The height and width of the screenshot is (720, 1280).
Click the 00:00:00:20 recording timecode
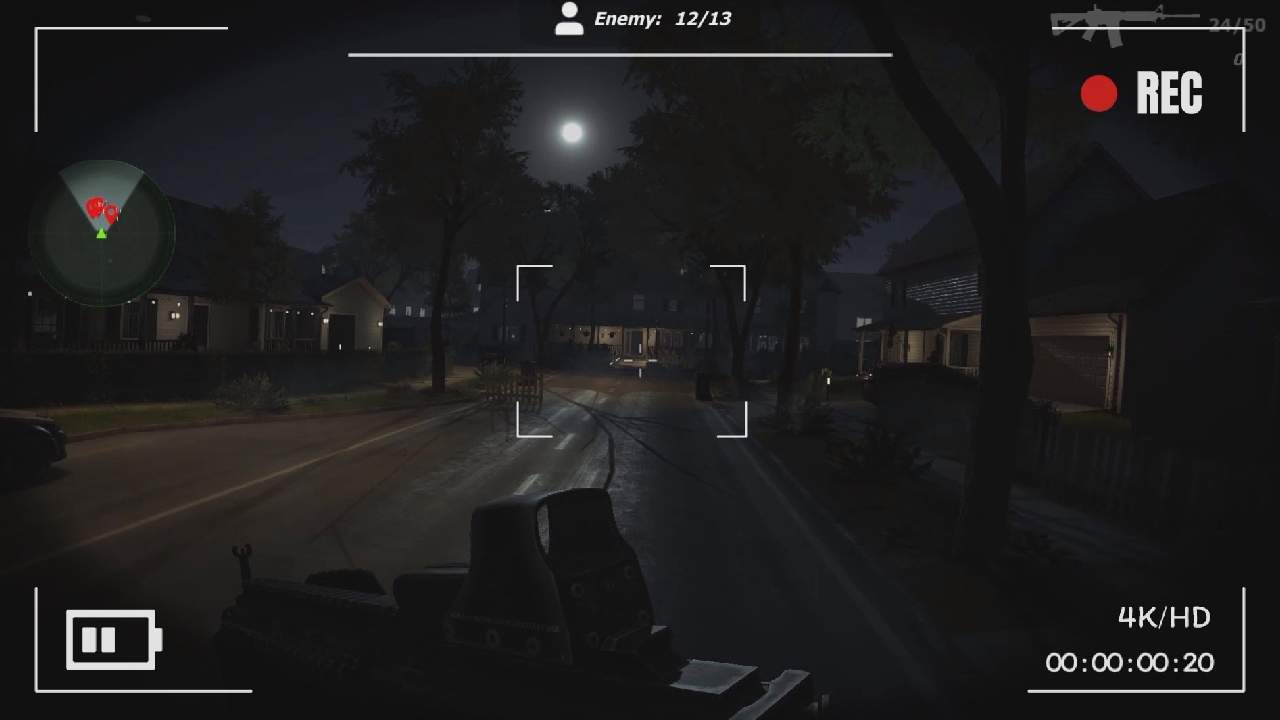tap(1130, 663)
